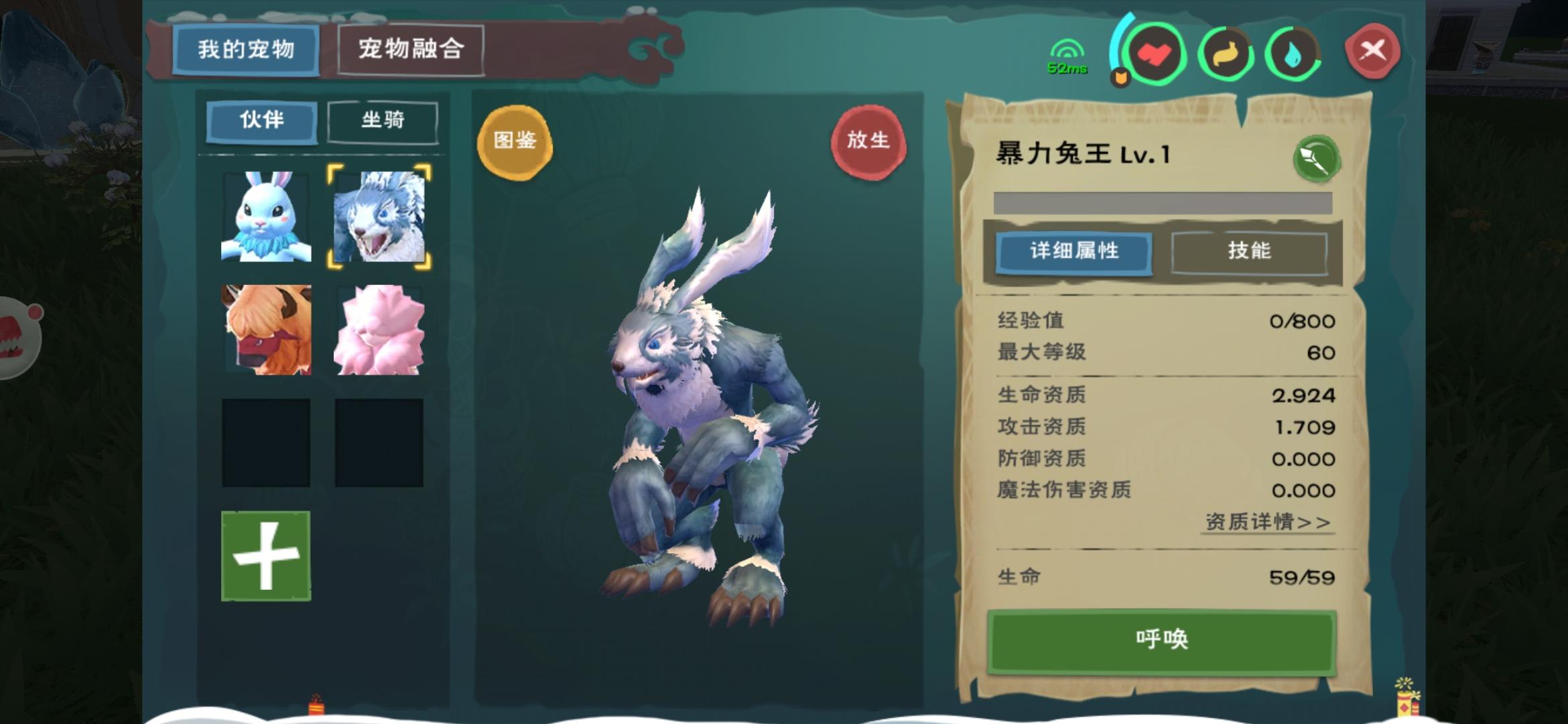Viewport: 1568px width, 724px height.
Task: Tap the red 放生 release pet icon
Action: 870,141
